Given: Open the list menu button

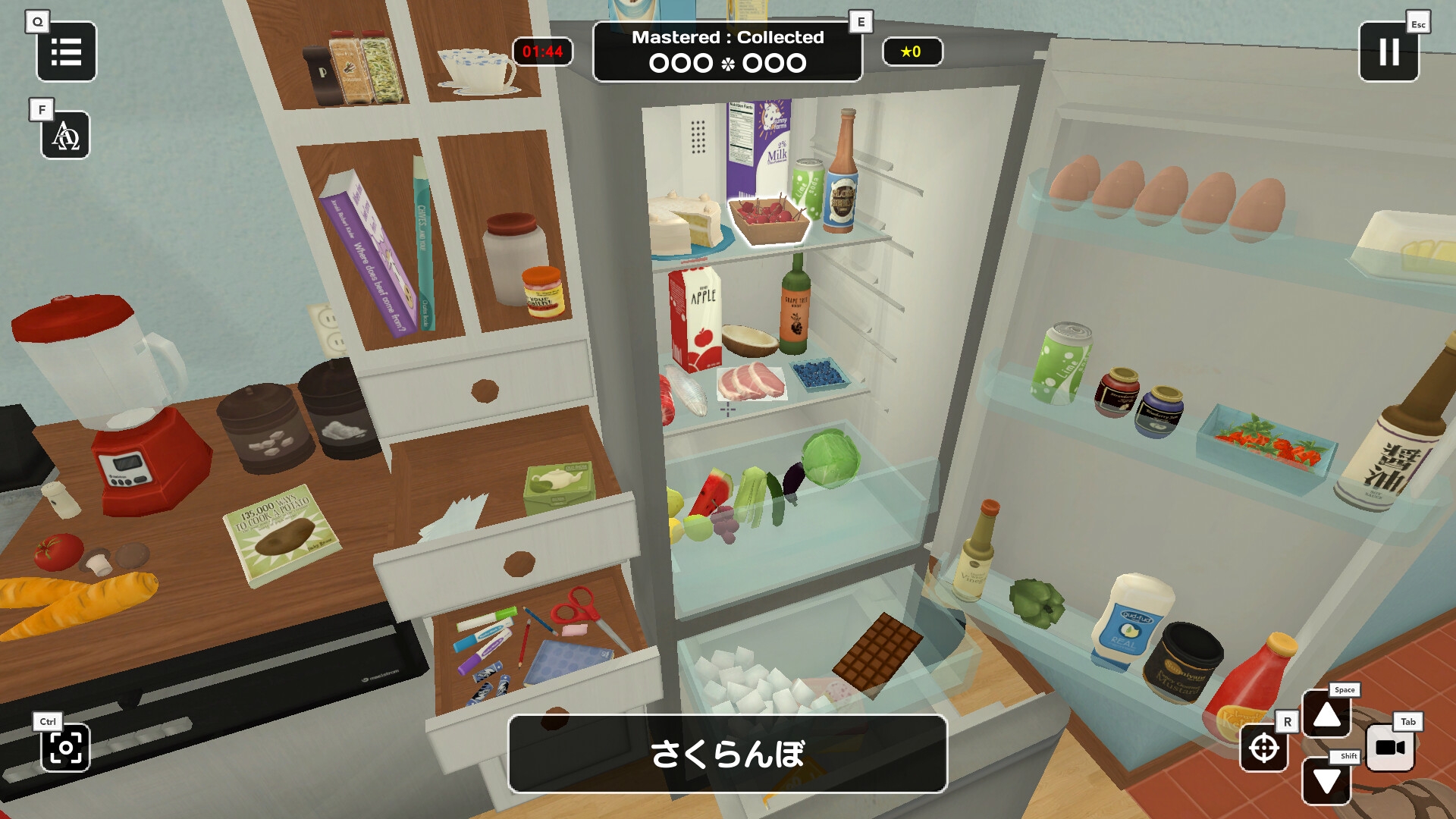Looking at the screenshot, I should (66, 52).
